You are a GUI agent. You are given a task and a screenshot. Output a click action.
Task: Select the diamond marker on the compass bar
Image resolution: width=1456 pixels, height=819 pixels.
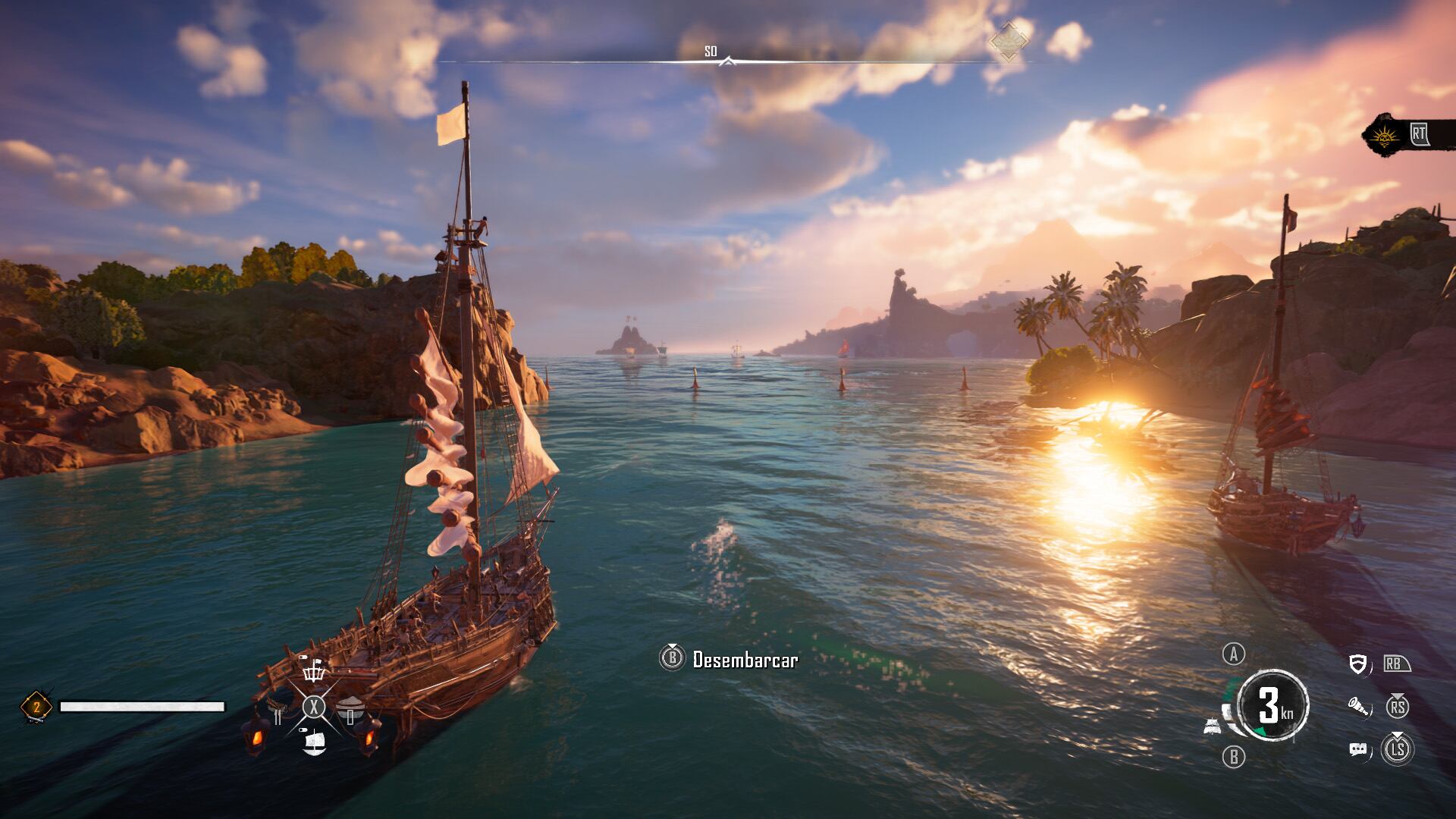click(x=1009, y=41)
